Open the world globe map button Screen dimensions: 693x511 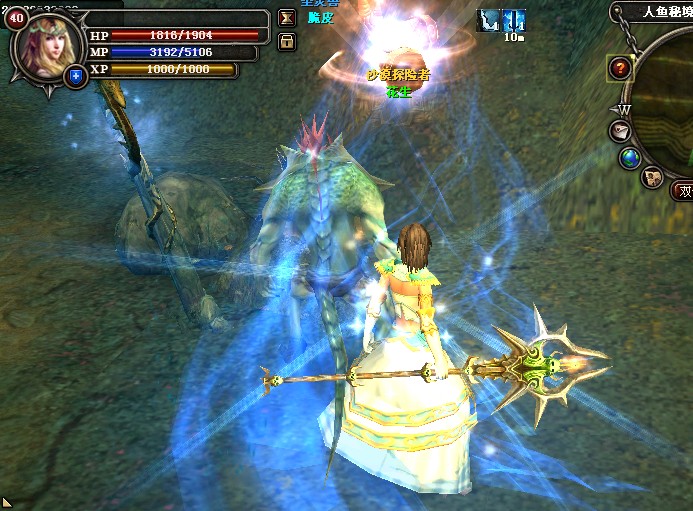(630, 158)
